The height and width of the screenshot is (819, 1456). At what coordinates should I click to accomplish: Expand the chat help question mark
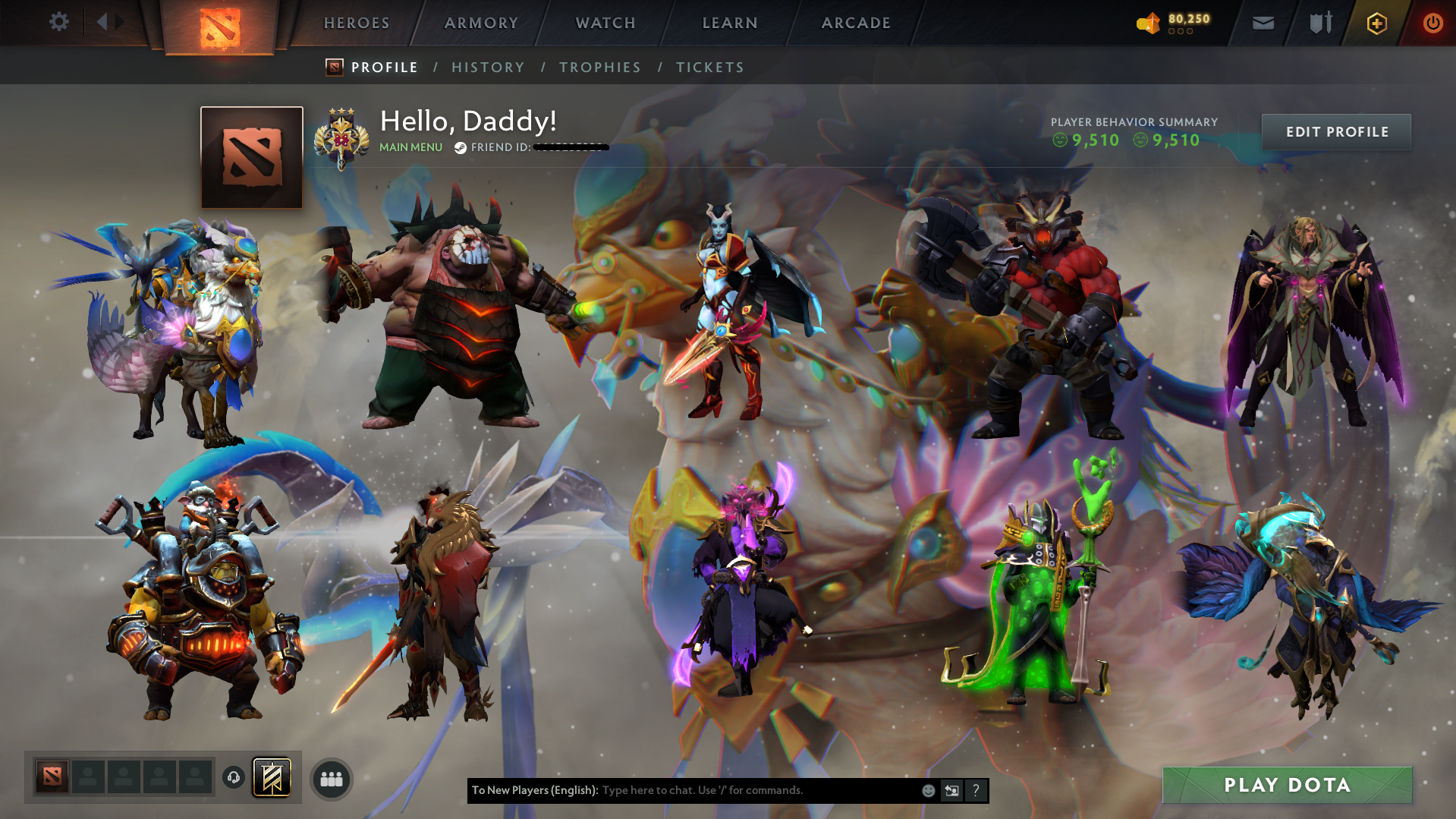tap(976, 790)
